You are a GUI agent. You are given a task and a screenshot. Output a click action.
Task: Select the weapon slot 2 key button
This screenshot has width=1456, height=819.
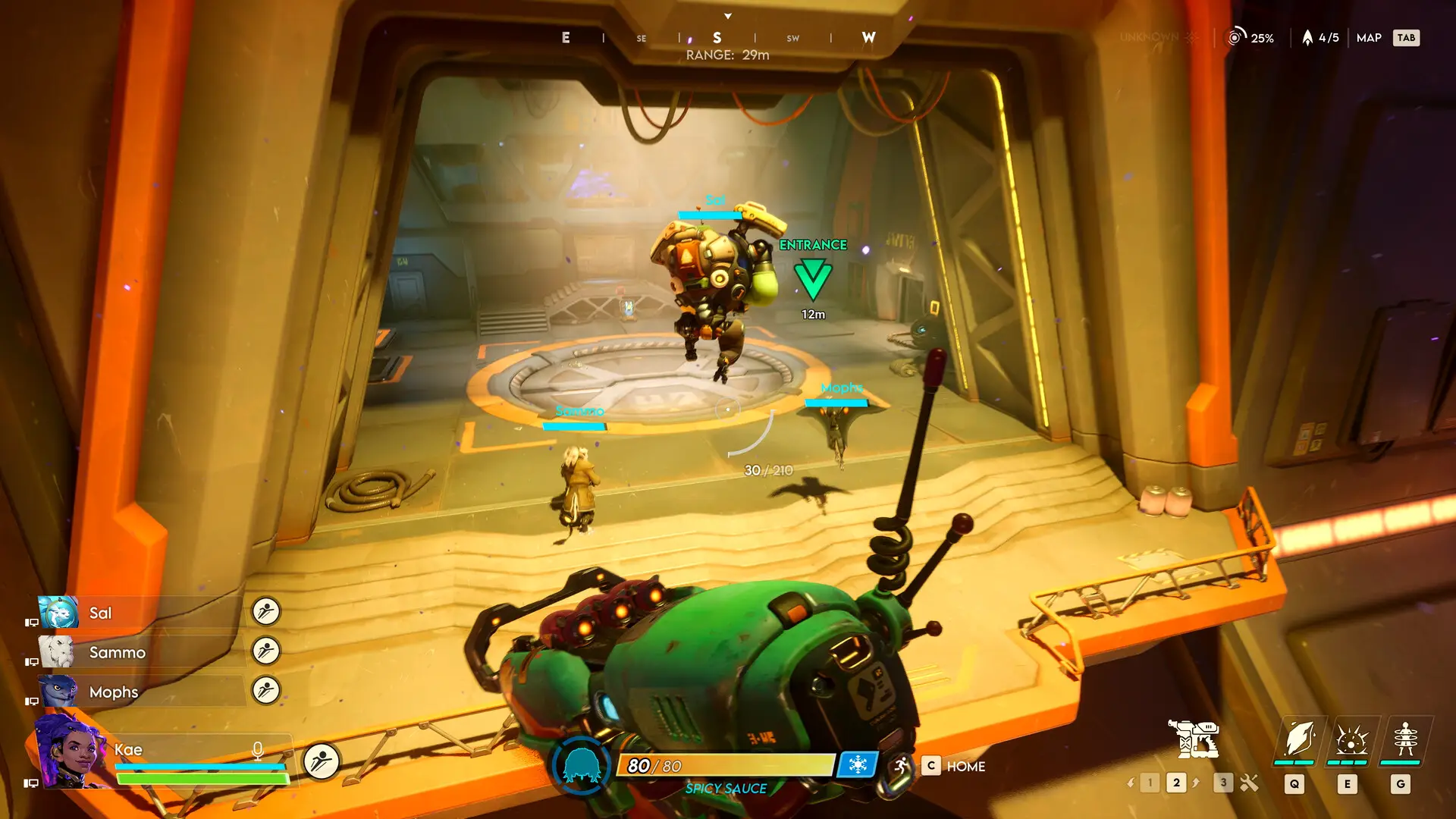(x=1177, y=782)
